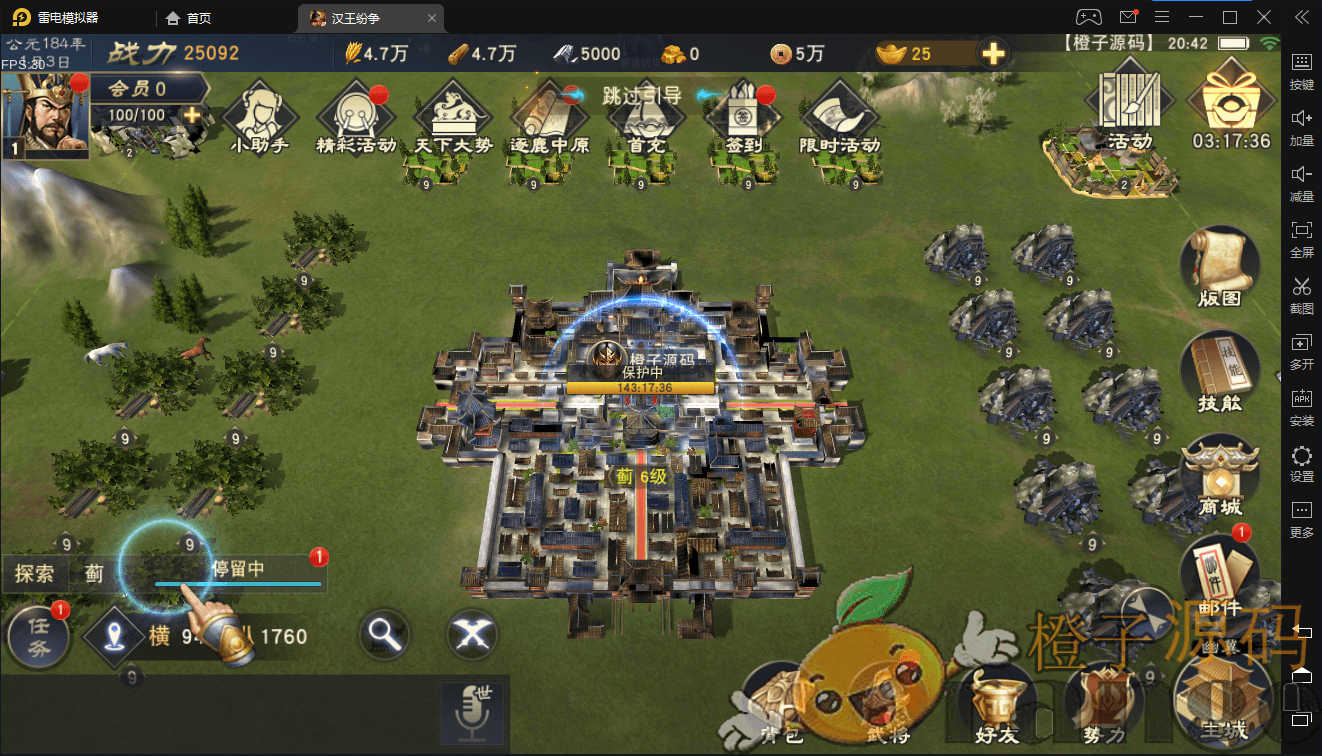
Task: Click the emulator 截图 screenshot tool
Action: 1301,294
